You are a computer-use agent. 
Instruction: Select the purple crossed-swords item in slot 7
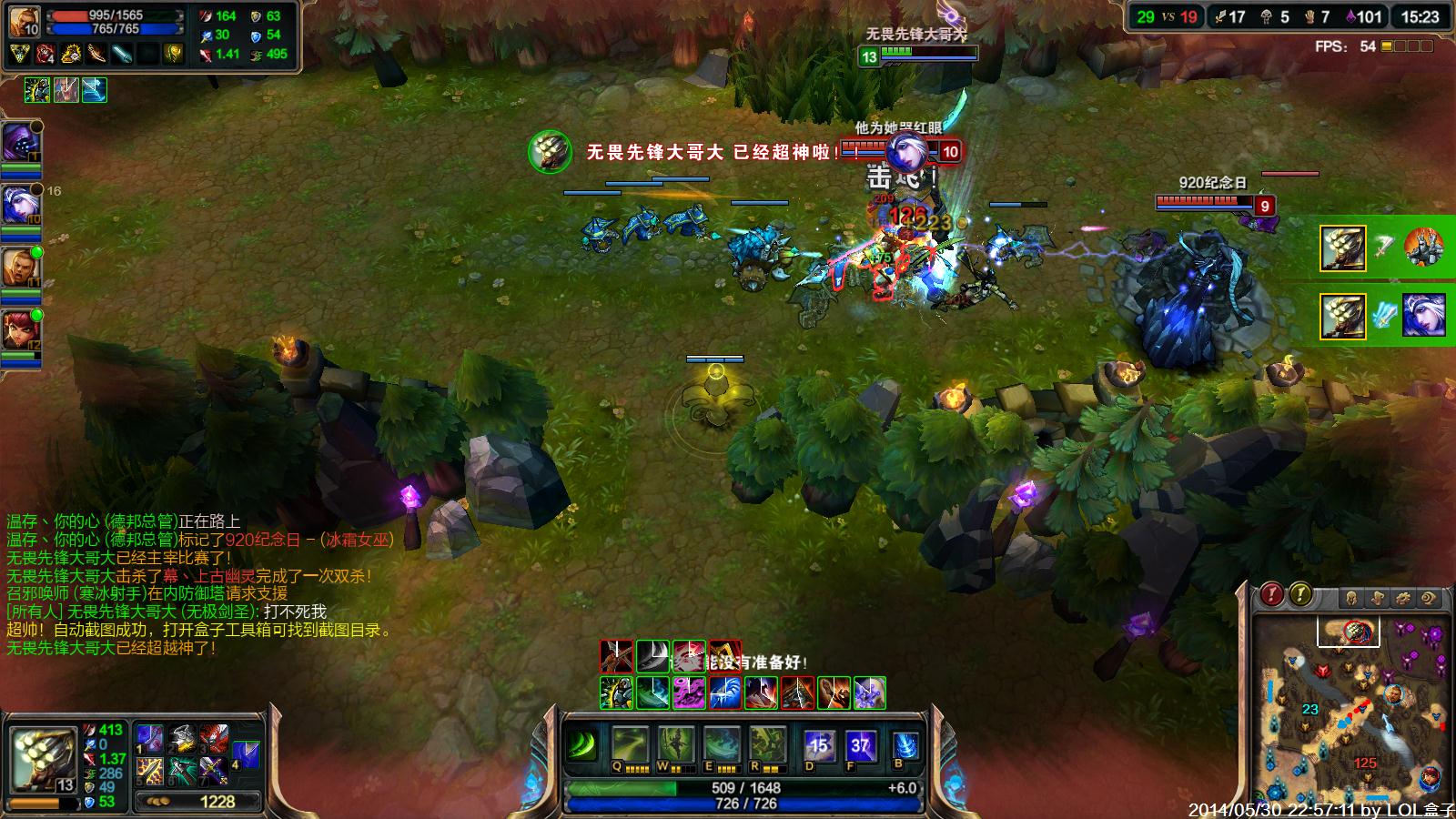pyautogui.click(x=214, y=772)
